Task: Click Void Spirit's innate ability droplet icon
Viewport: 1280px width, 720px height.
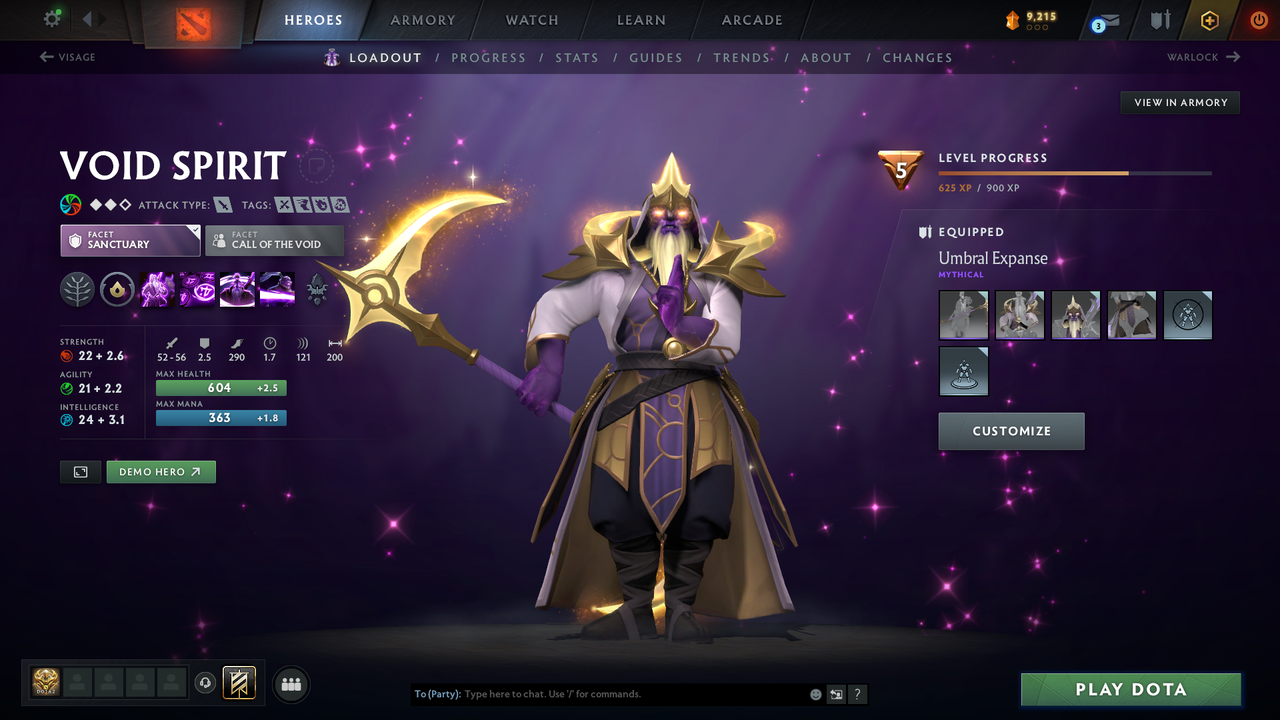Action: [x=117, y=288]
